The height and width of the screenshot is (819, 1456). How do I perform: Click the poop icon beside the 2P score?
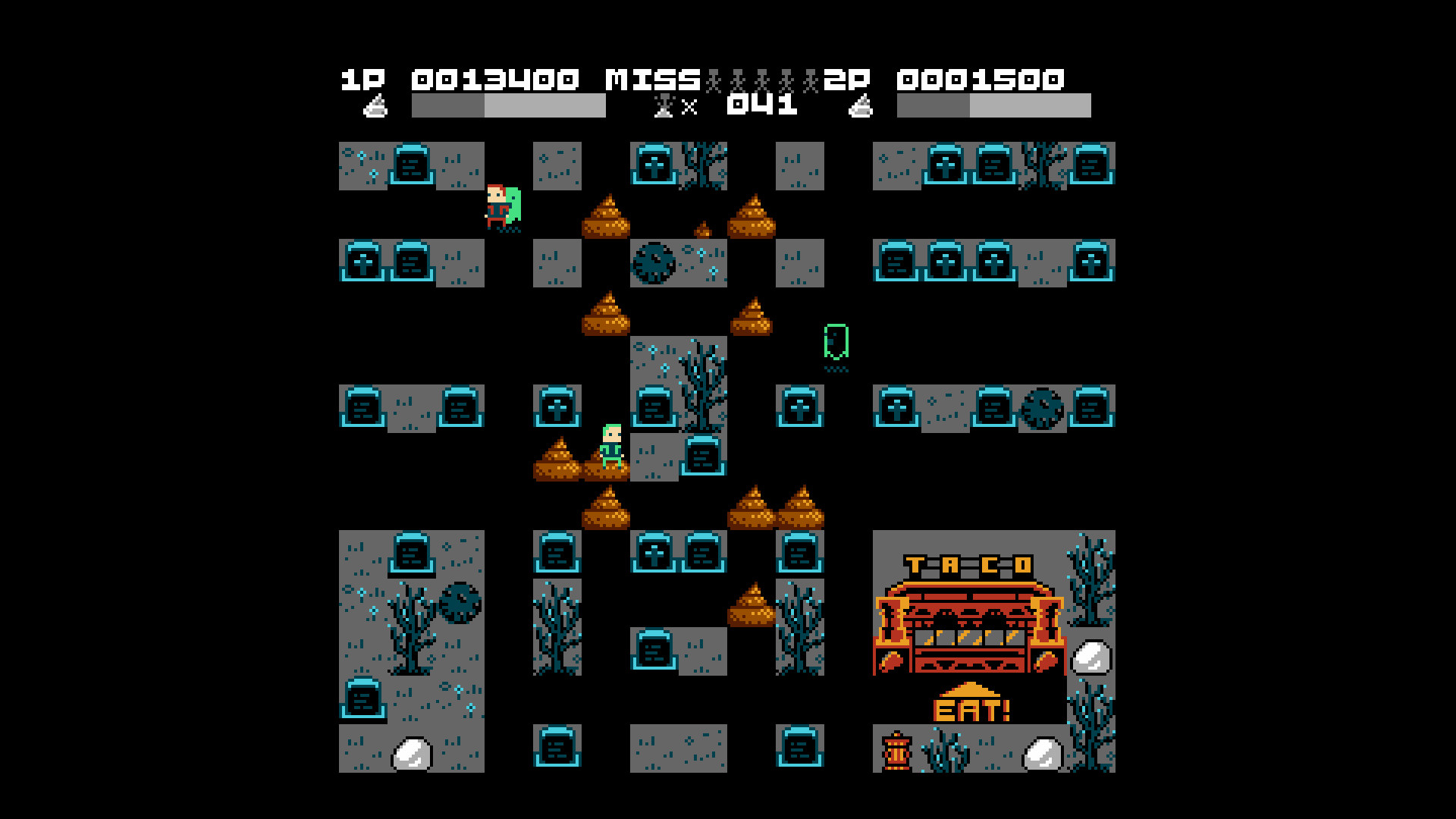[x=861, y=105]
